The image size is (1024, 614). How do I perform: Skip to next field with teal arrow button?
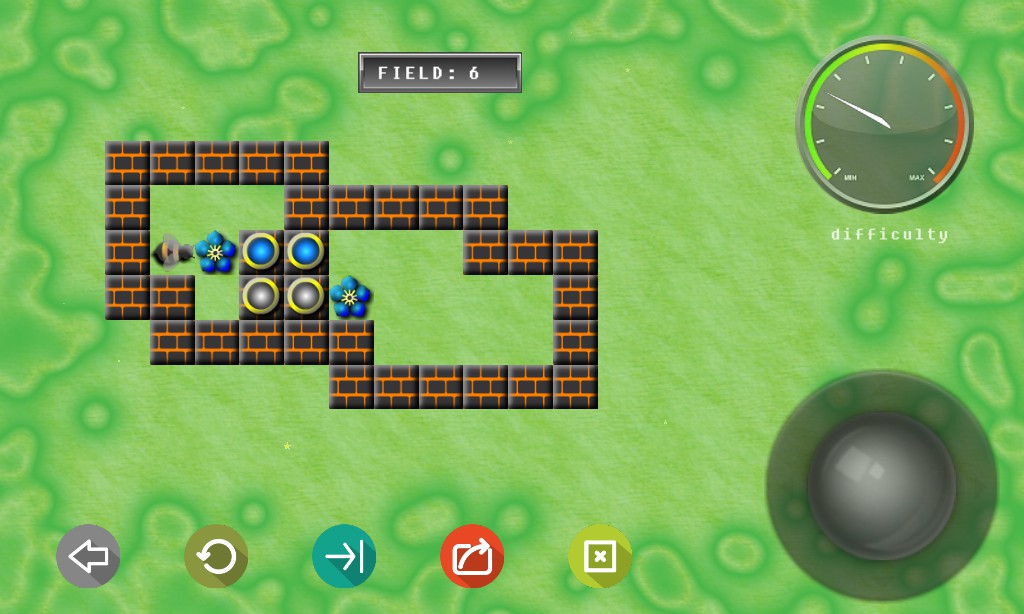pos(344,556)
